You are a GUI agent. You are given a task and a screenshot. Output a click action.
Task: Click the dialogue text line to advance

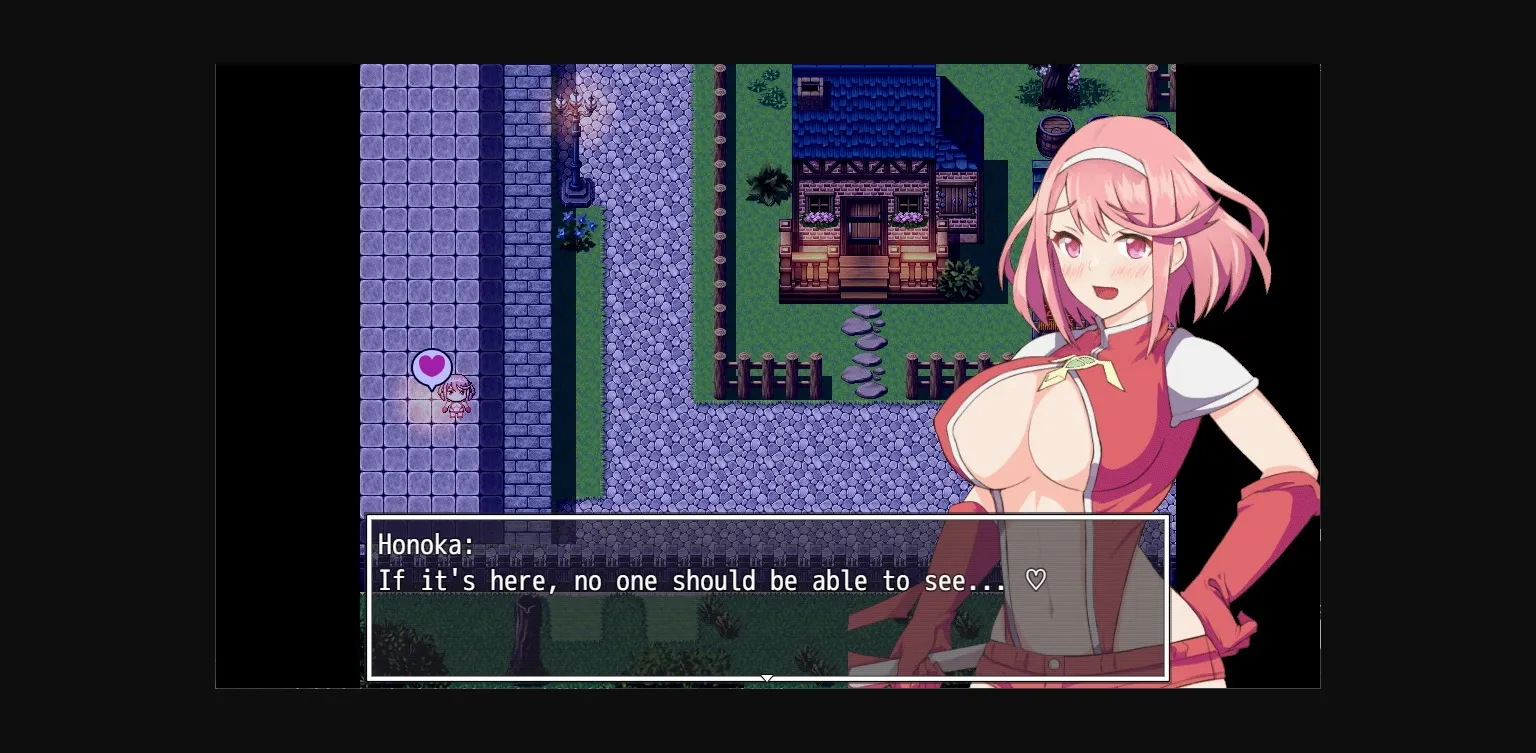(690, 580)
